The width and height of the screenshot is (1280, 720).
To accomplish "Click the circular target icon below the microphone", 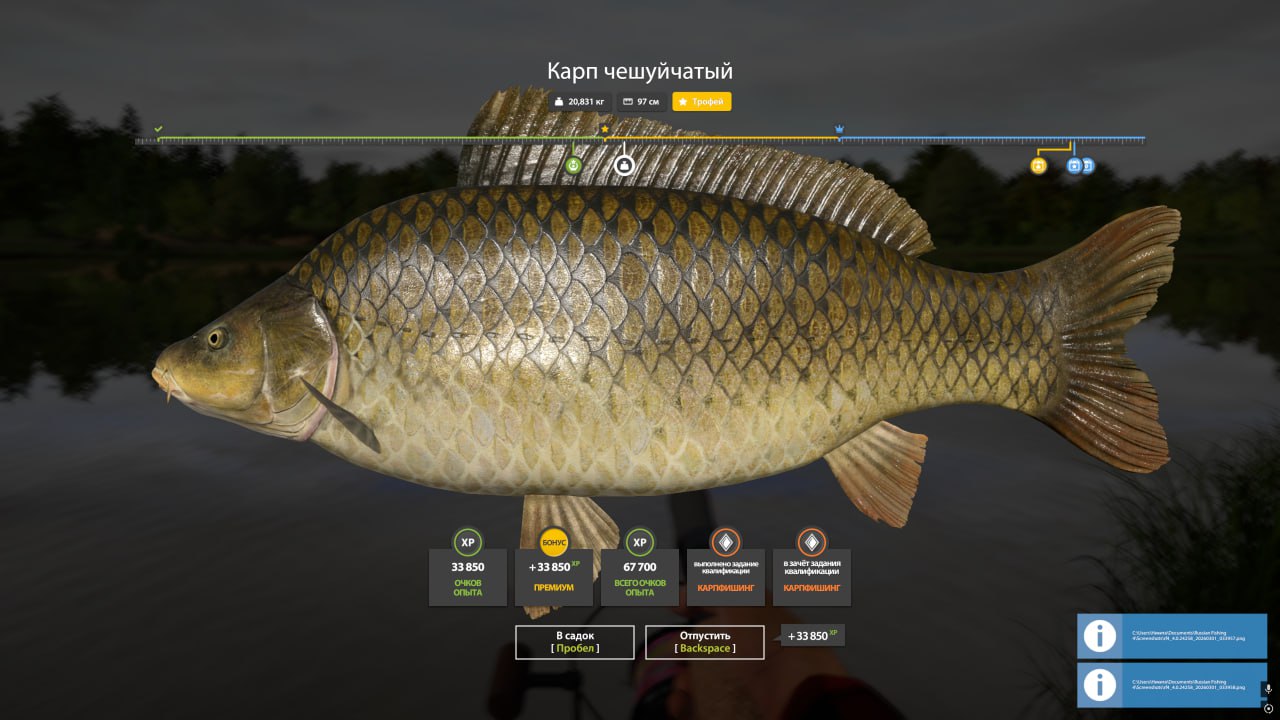I will 1268,709.
